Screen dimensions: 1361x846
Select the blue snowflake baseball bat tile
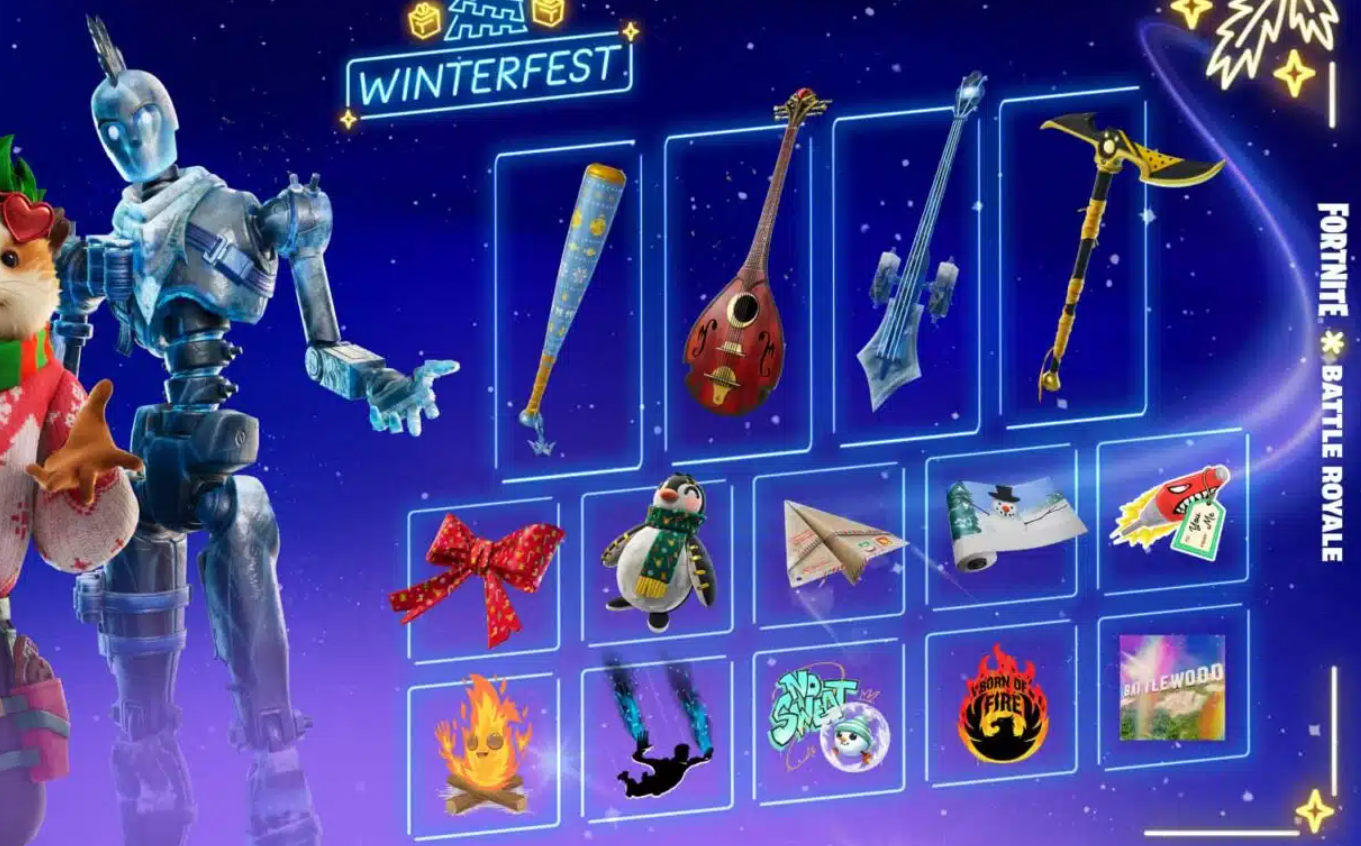tap(569, 310)
